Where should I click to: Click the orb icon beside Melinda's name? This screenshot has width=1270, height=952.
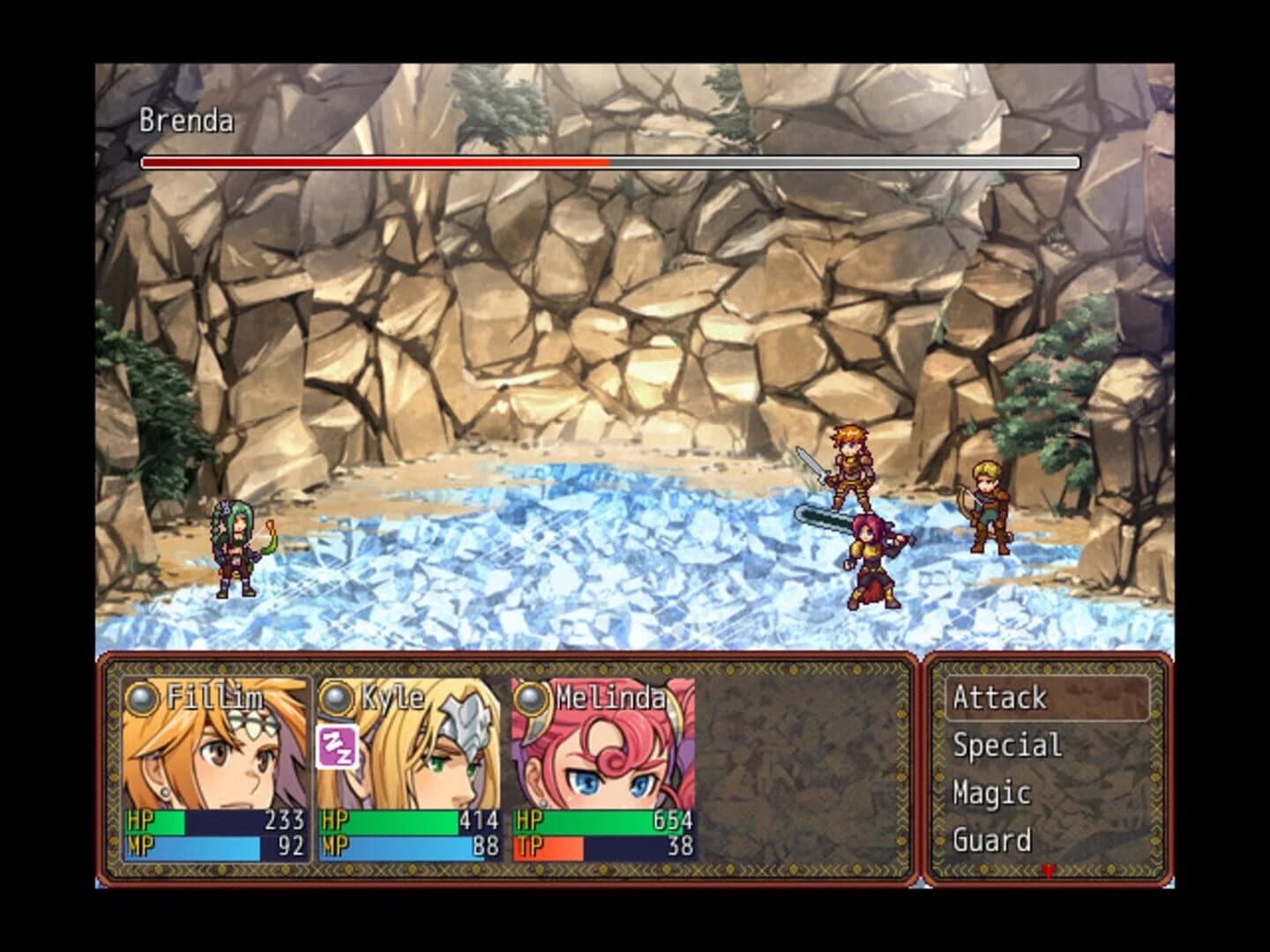point(529,695)
